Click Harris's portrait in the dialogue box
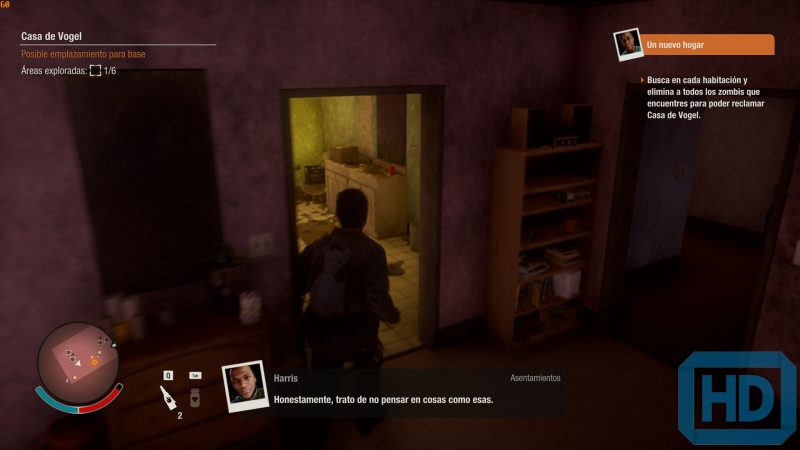The width and height of the screenshot is (800, 450). [242, 388]
